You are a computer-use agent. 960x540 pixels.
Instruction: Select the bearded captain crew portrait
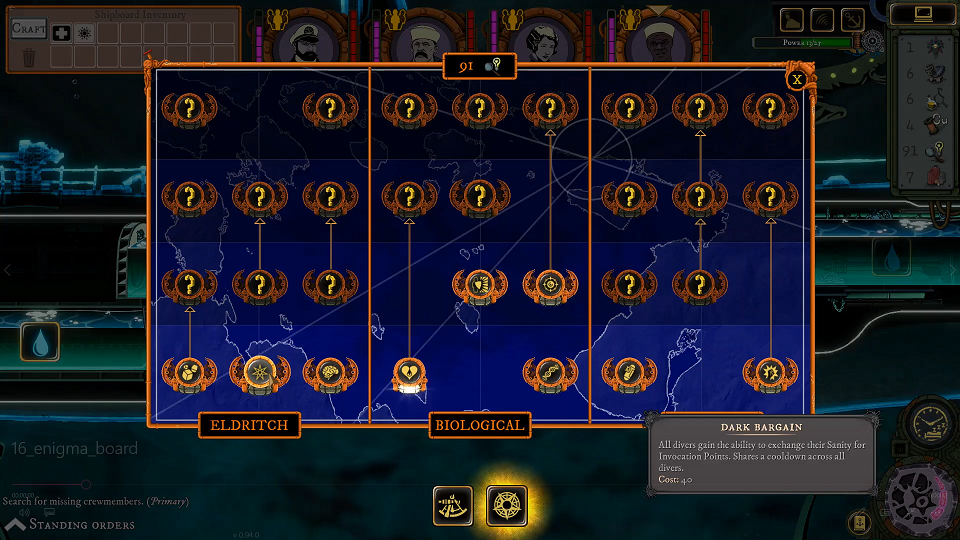pyautogui.click(x=301, y=40)
